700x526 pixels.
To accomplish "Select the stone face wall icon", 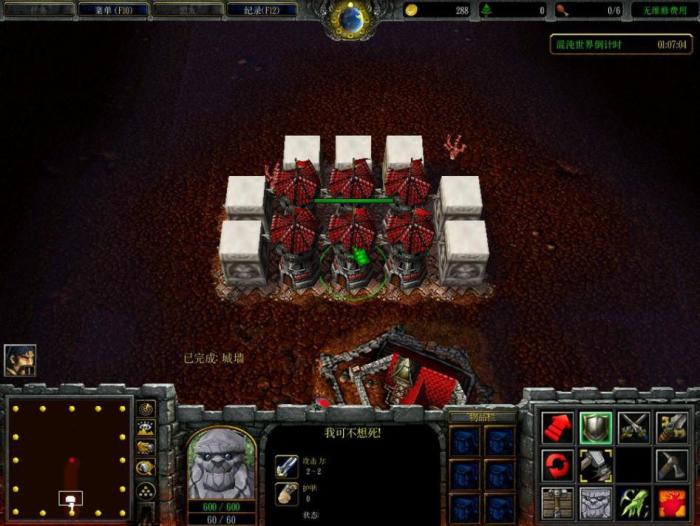I will [596, 501].
